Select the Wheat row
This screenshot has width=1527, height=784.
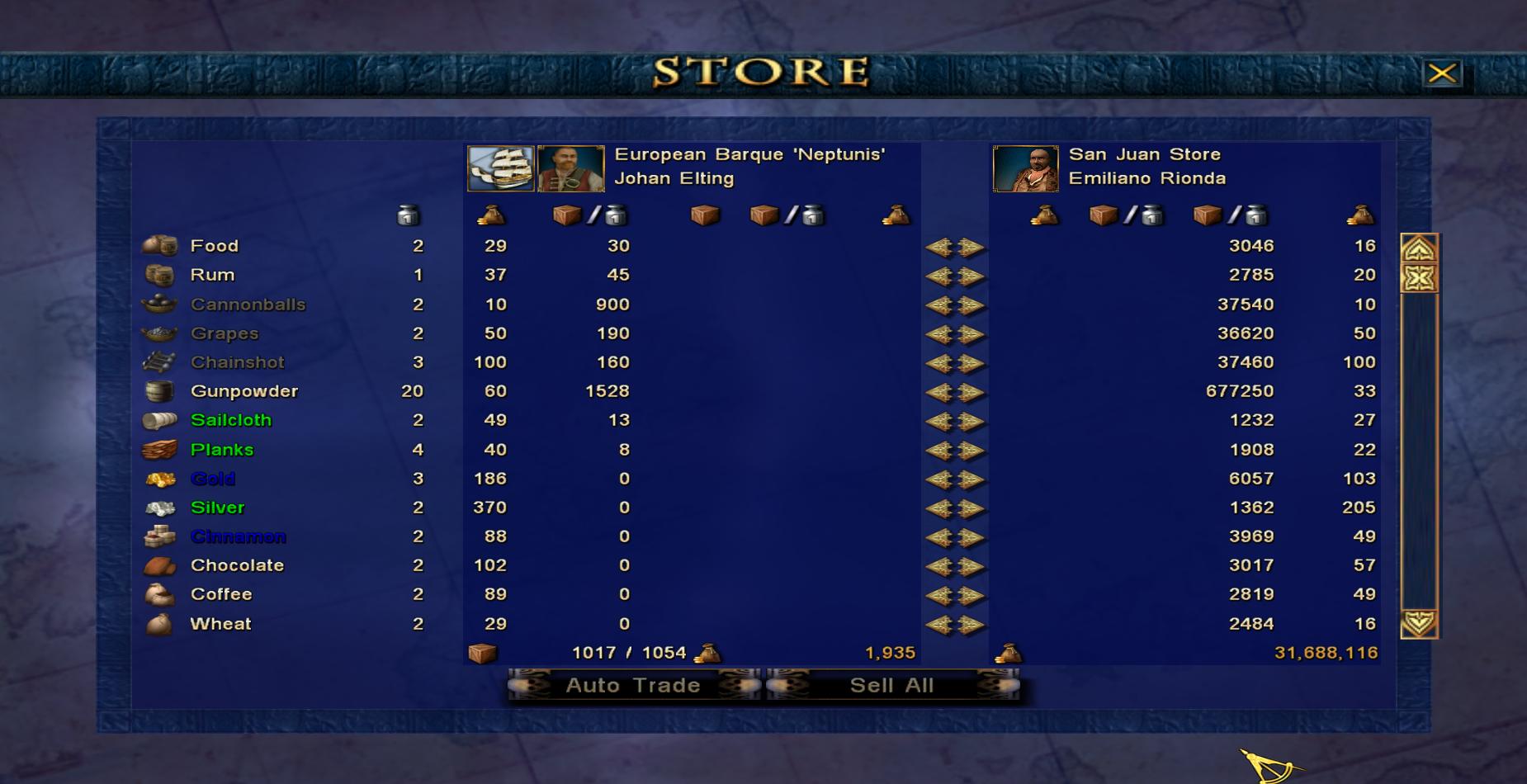tap(221, 624)
